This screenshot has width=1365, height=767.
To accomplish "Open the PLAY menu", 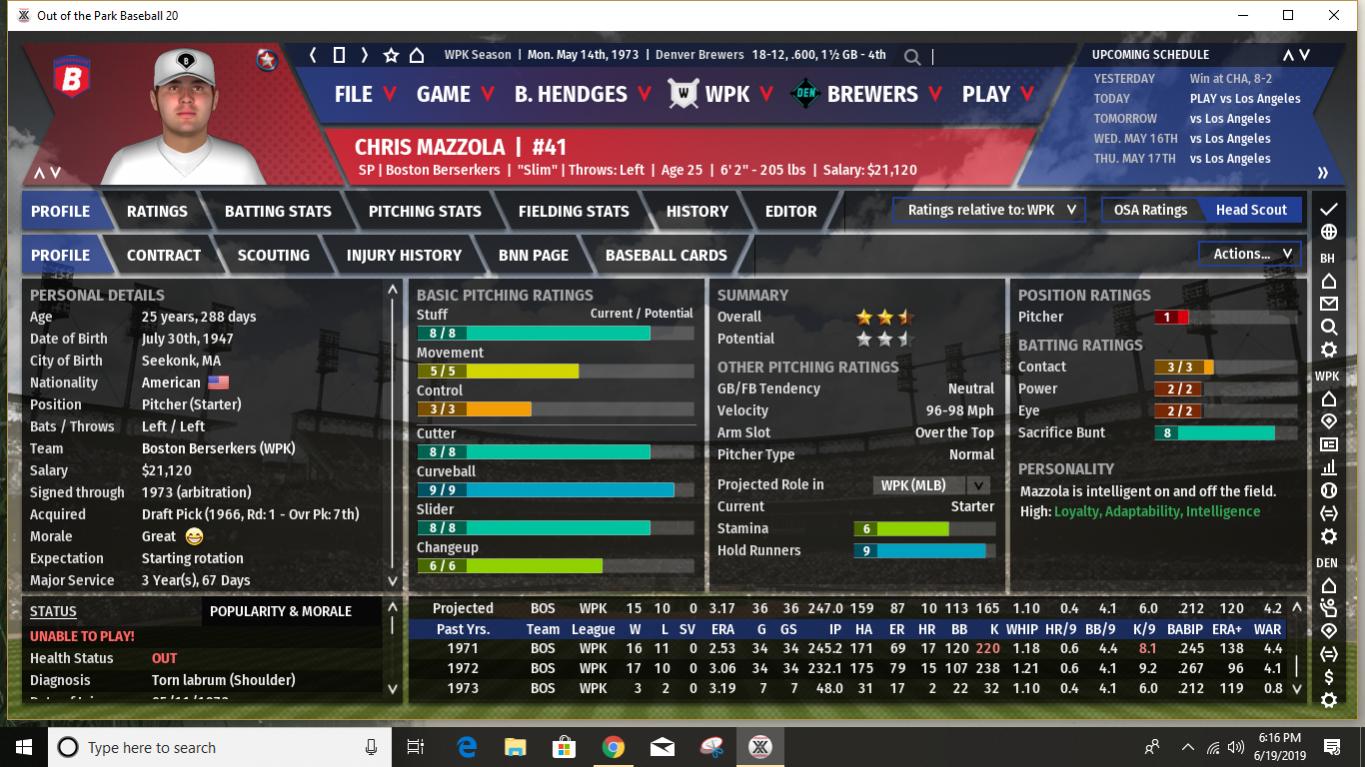I will point(997,94).
